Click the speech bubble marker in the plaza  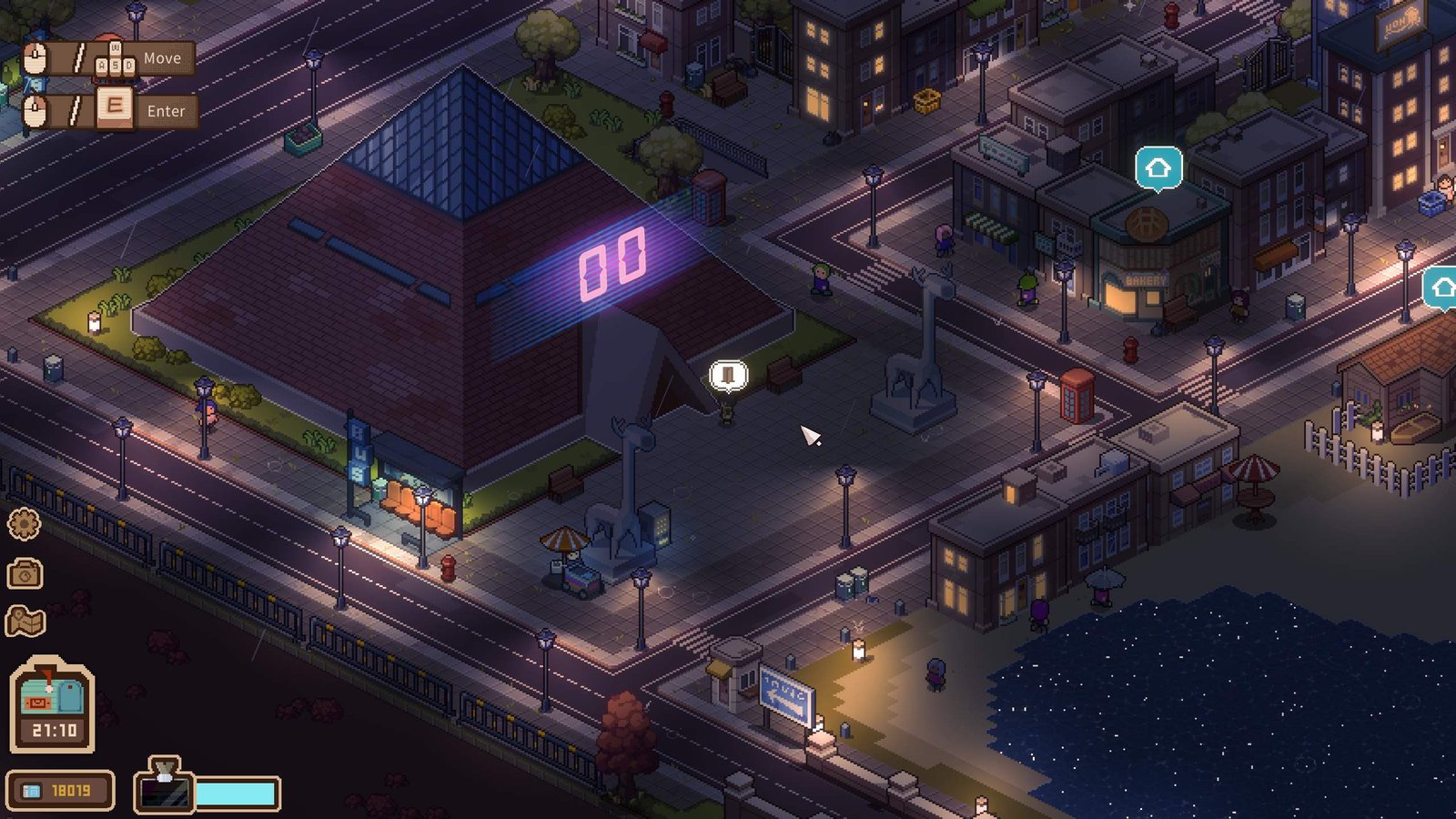click(x=728, y=374)
